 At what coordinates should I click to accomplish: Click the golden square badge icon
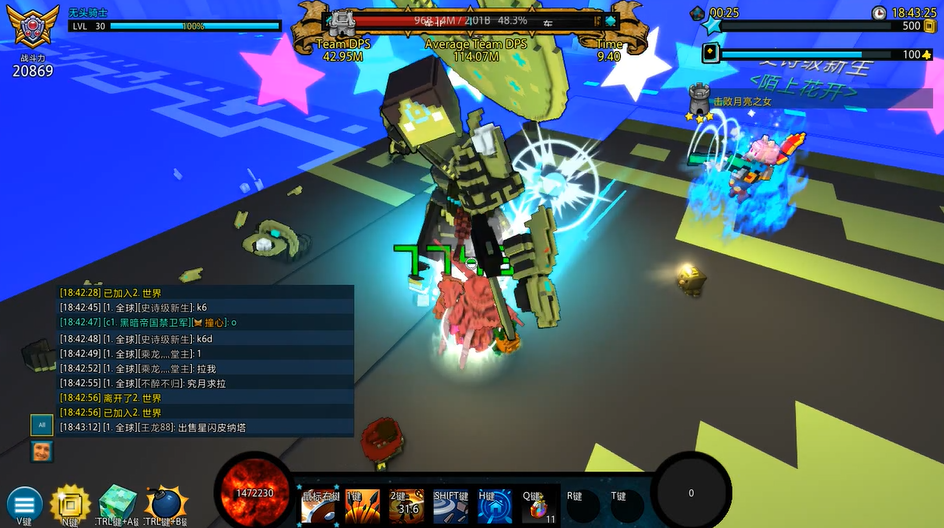coord(70,504)
